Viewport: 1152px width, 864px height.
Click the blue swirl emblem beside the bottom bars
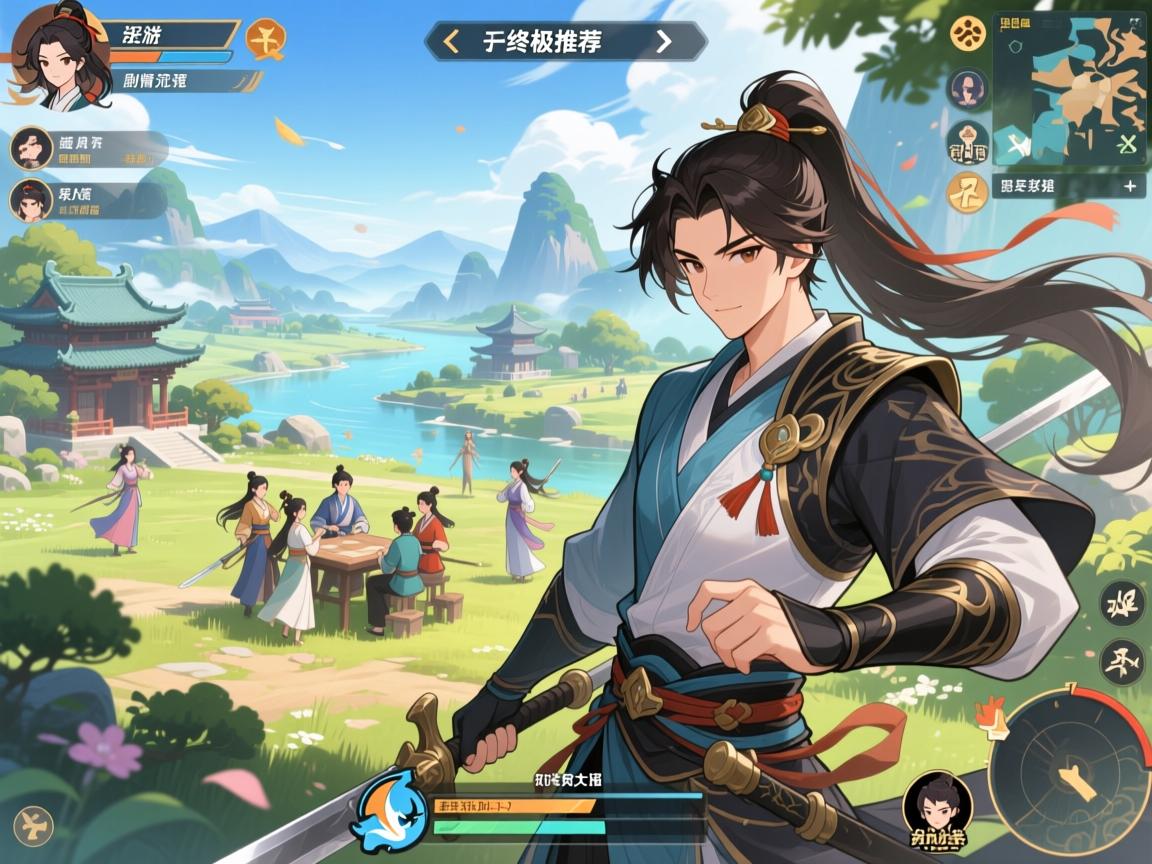coord(389,811)
